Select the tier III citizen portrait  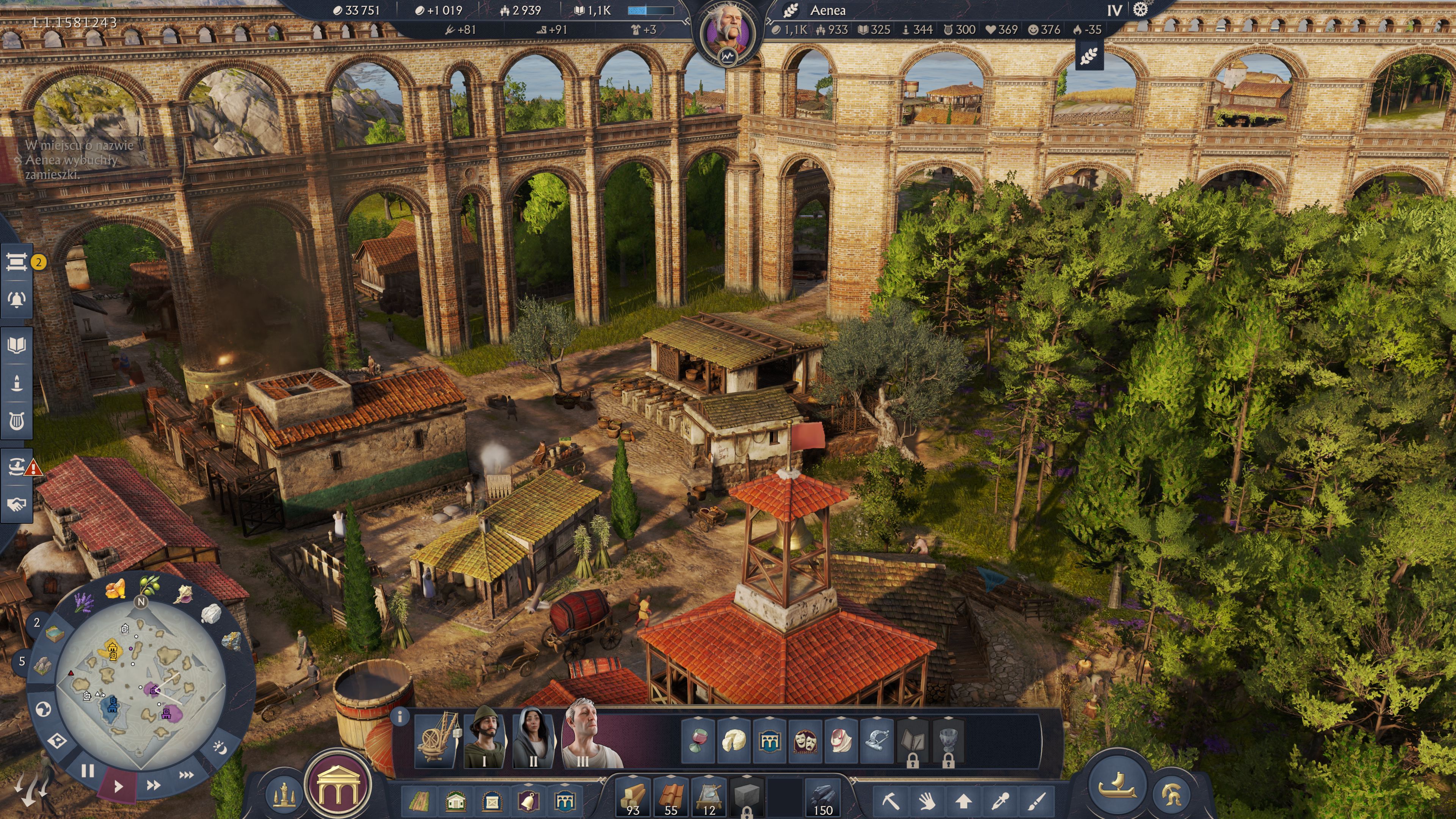pyautogui.click(x=583, y=739)
